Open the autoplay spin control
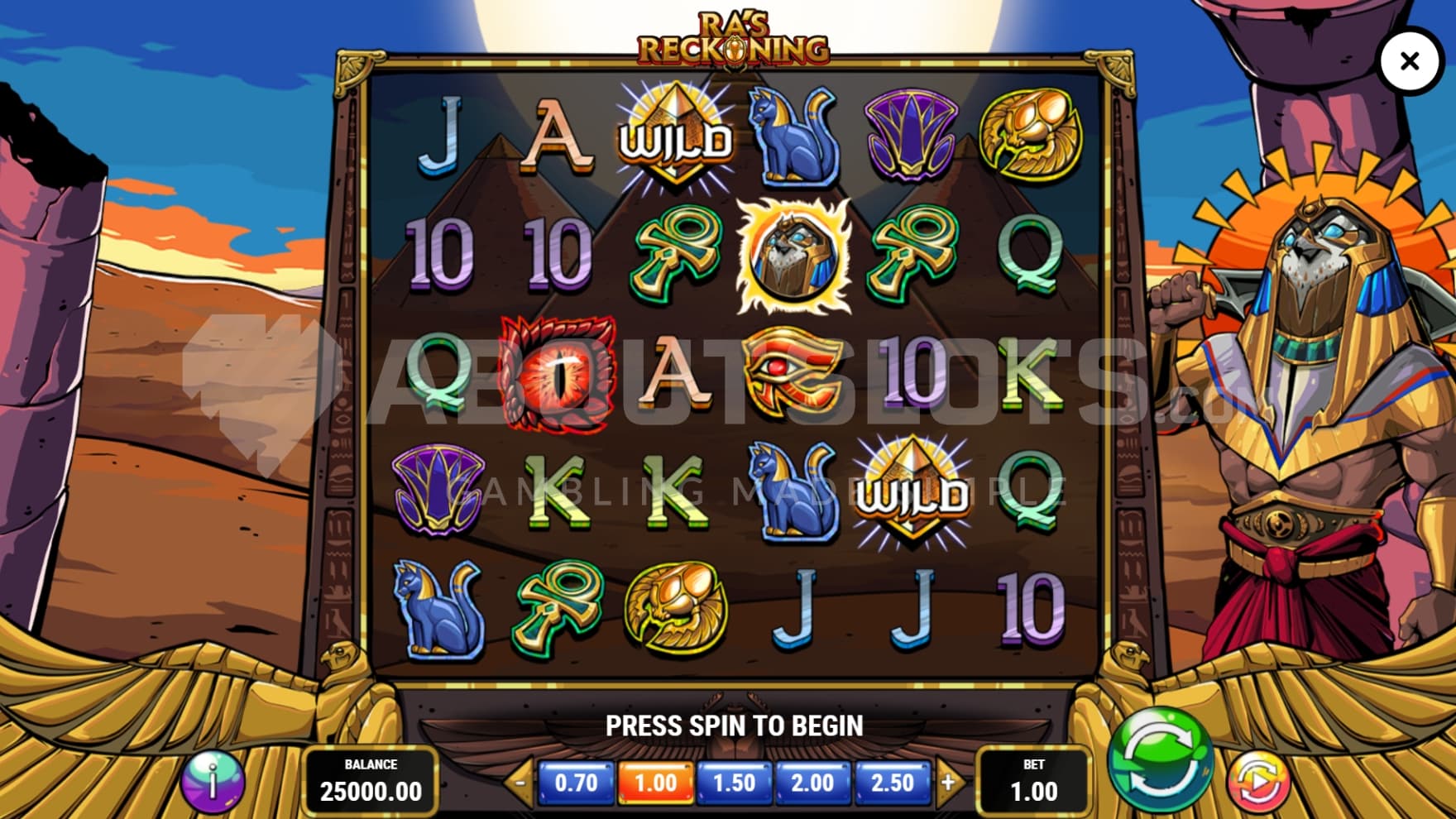The height and width of the screenshot is (819, 1456). [1257, 781]
